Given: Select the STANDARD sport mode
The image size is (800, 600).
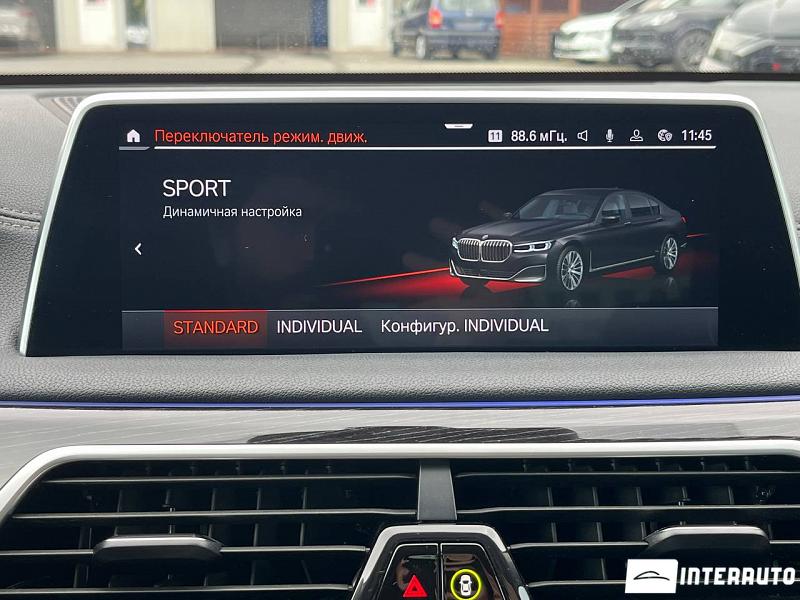Looking at the screenshot, I should point(215,327).
